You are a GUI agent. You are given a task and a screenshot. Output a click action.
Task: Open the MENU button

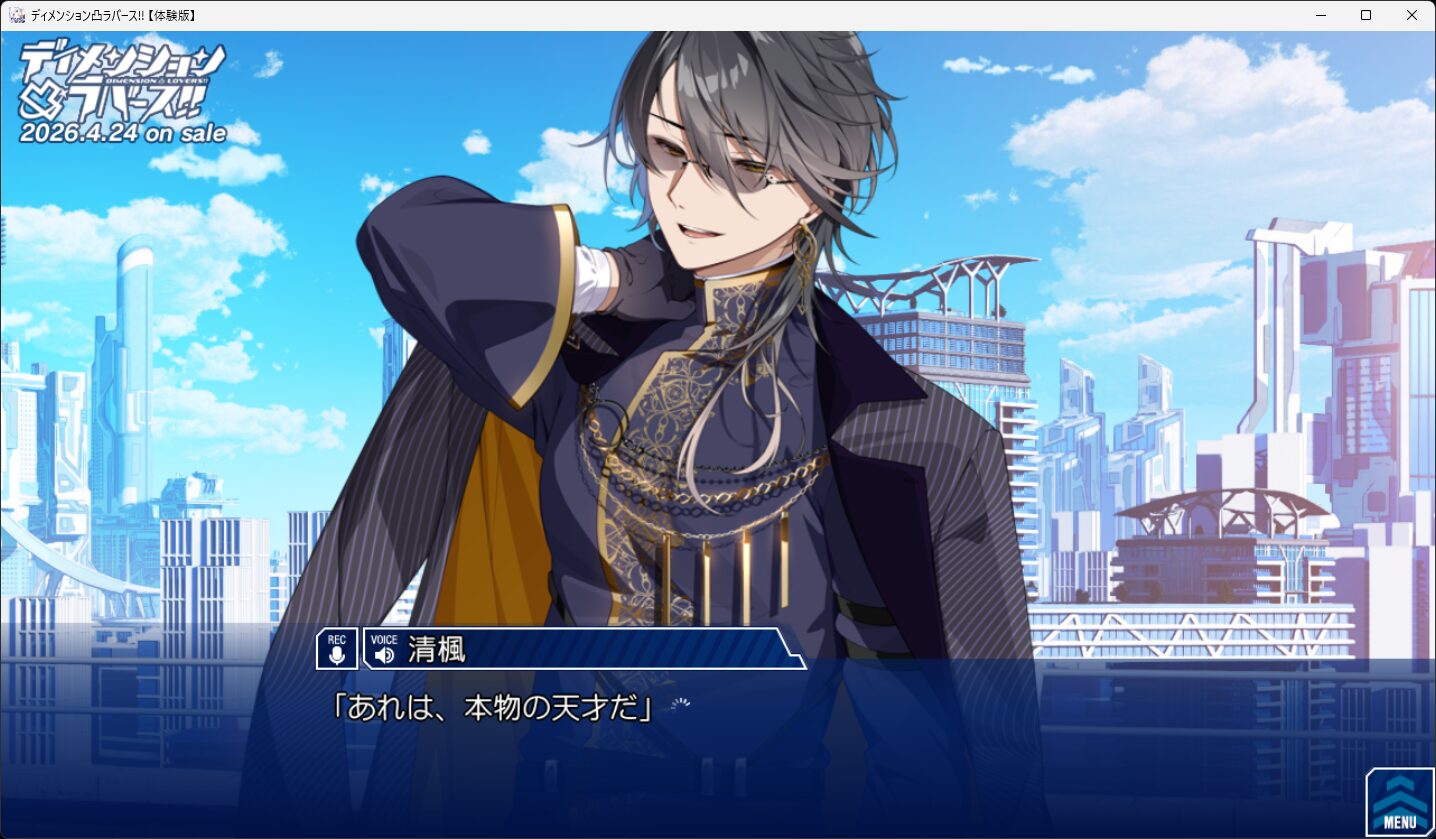tap(1399, 802)
